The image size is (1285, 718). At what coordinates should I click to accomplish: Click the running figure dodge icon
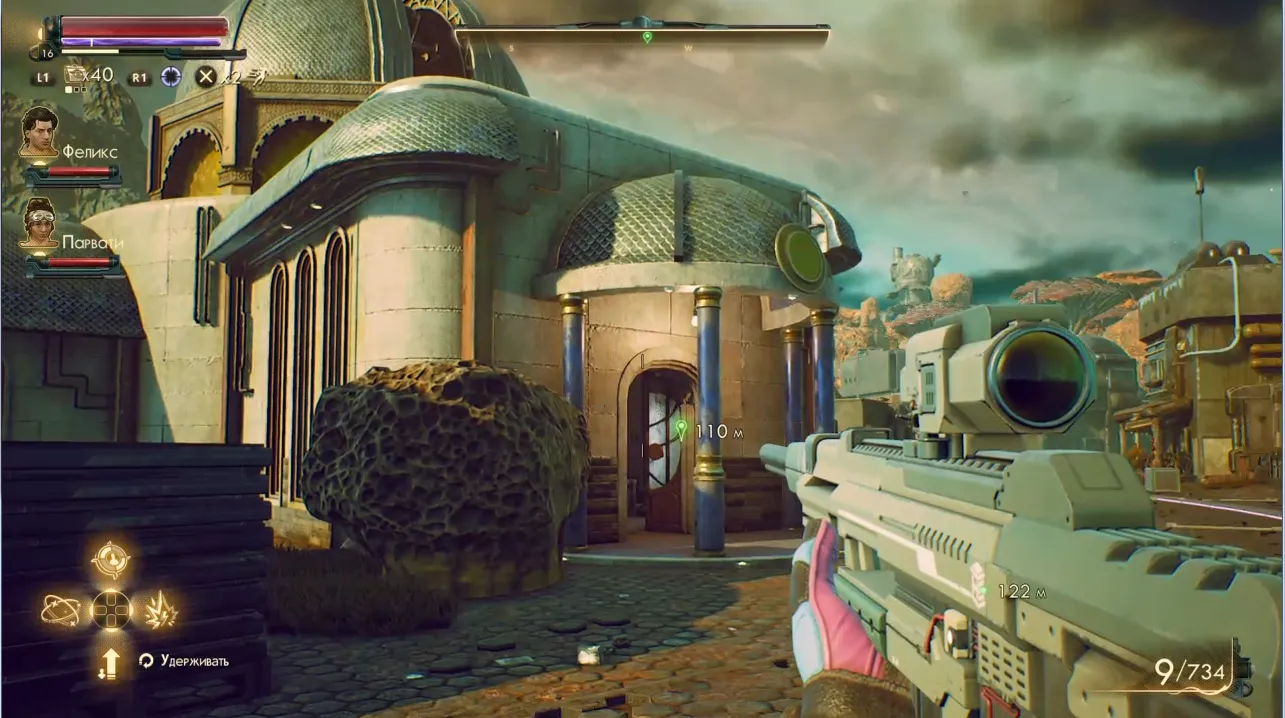click(x=258, y=76)
